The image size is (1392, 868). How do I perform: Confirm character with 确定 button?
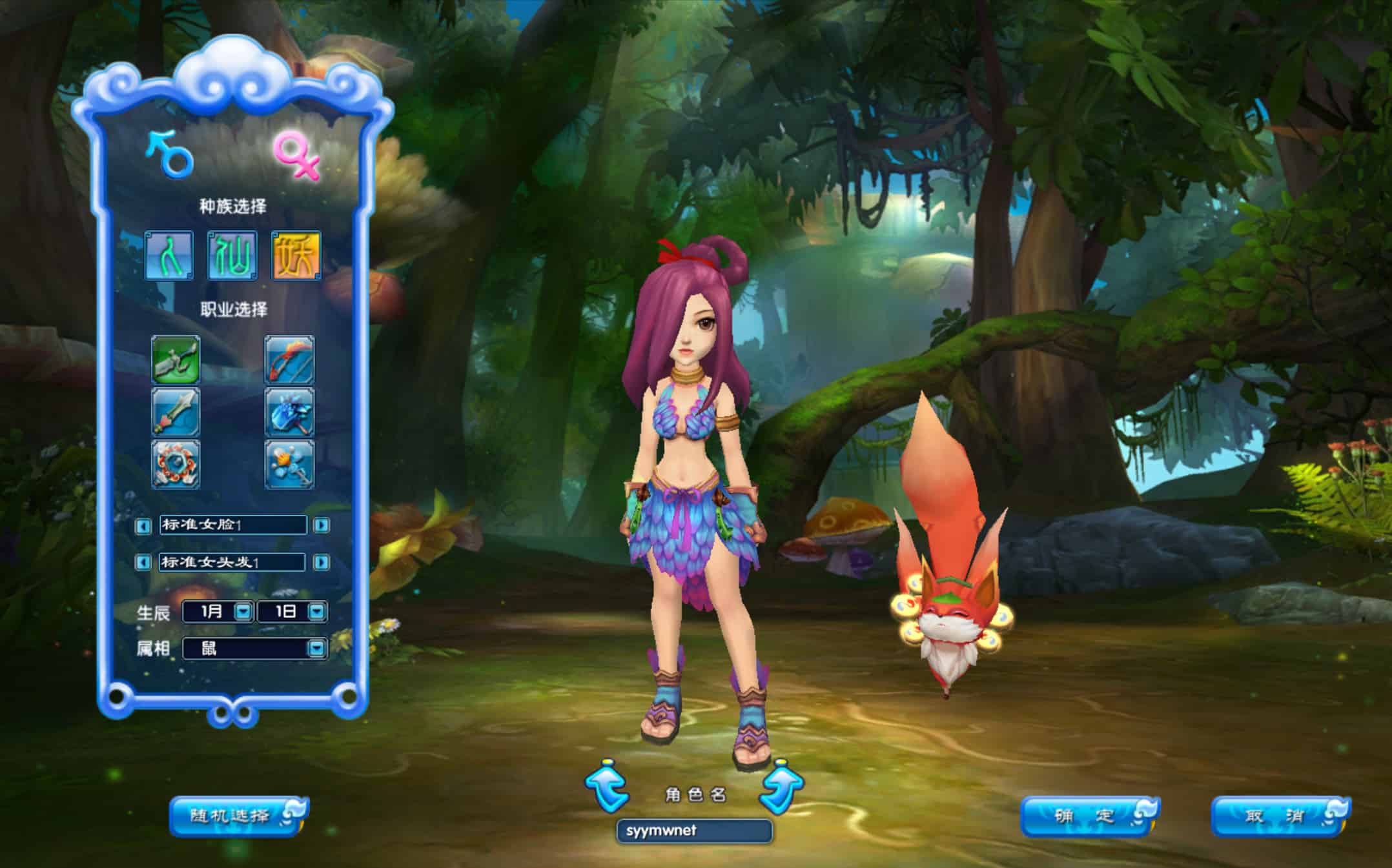coord(1089,816)
